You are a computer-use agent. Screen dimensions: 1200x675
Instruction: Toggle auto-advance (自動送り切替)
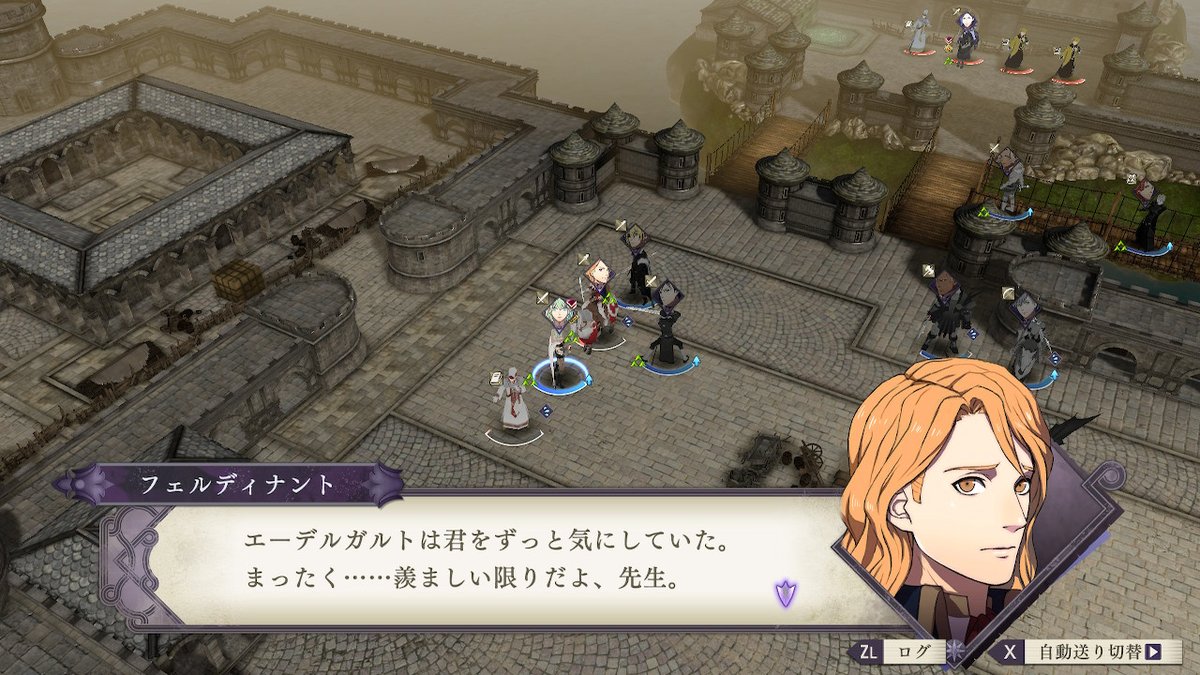tap(1087, 652)
